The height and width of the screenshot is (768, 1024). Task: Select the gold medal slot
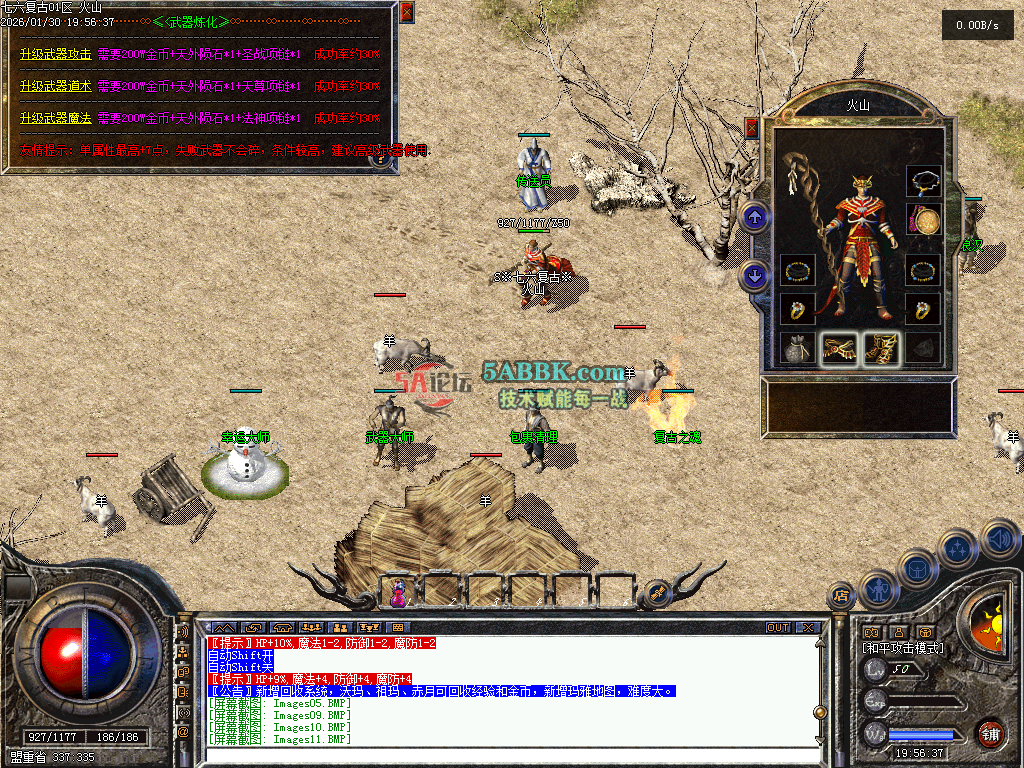(923, 220)
